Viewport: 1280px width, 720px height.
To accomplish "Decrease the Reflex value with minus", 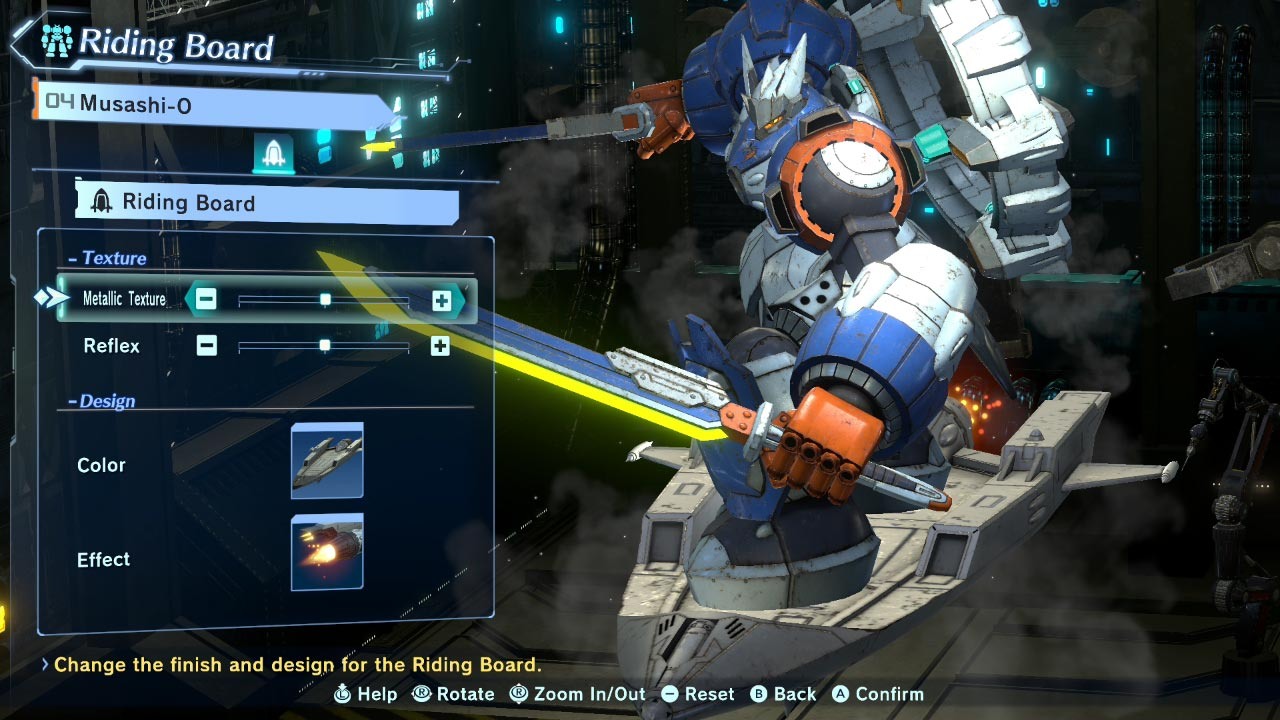I will point(206,346).
